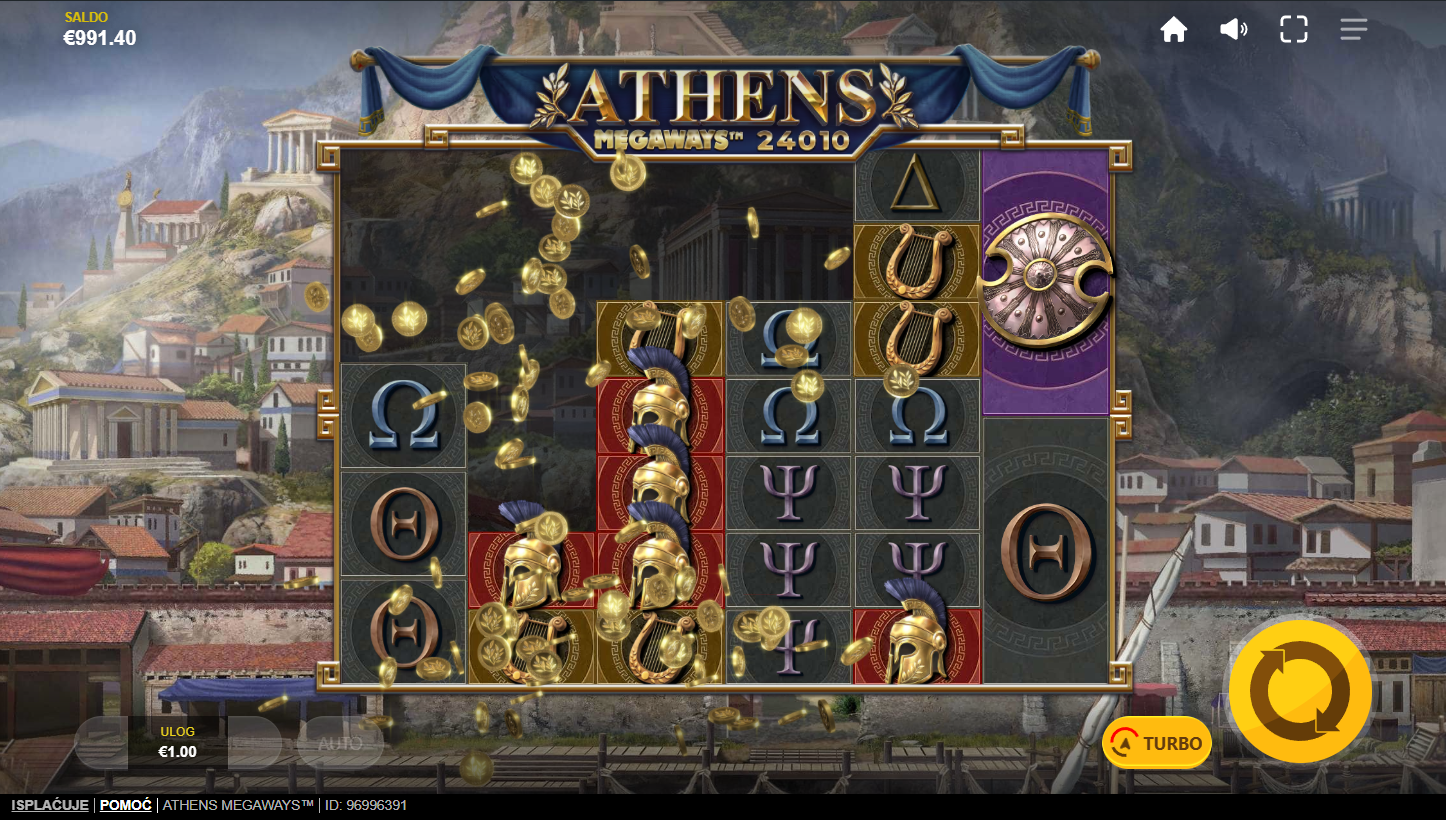1446x820 pixels.
Task: Click the AUTO spin button
Action: (x=340, y=743)
